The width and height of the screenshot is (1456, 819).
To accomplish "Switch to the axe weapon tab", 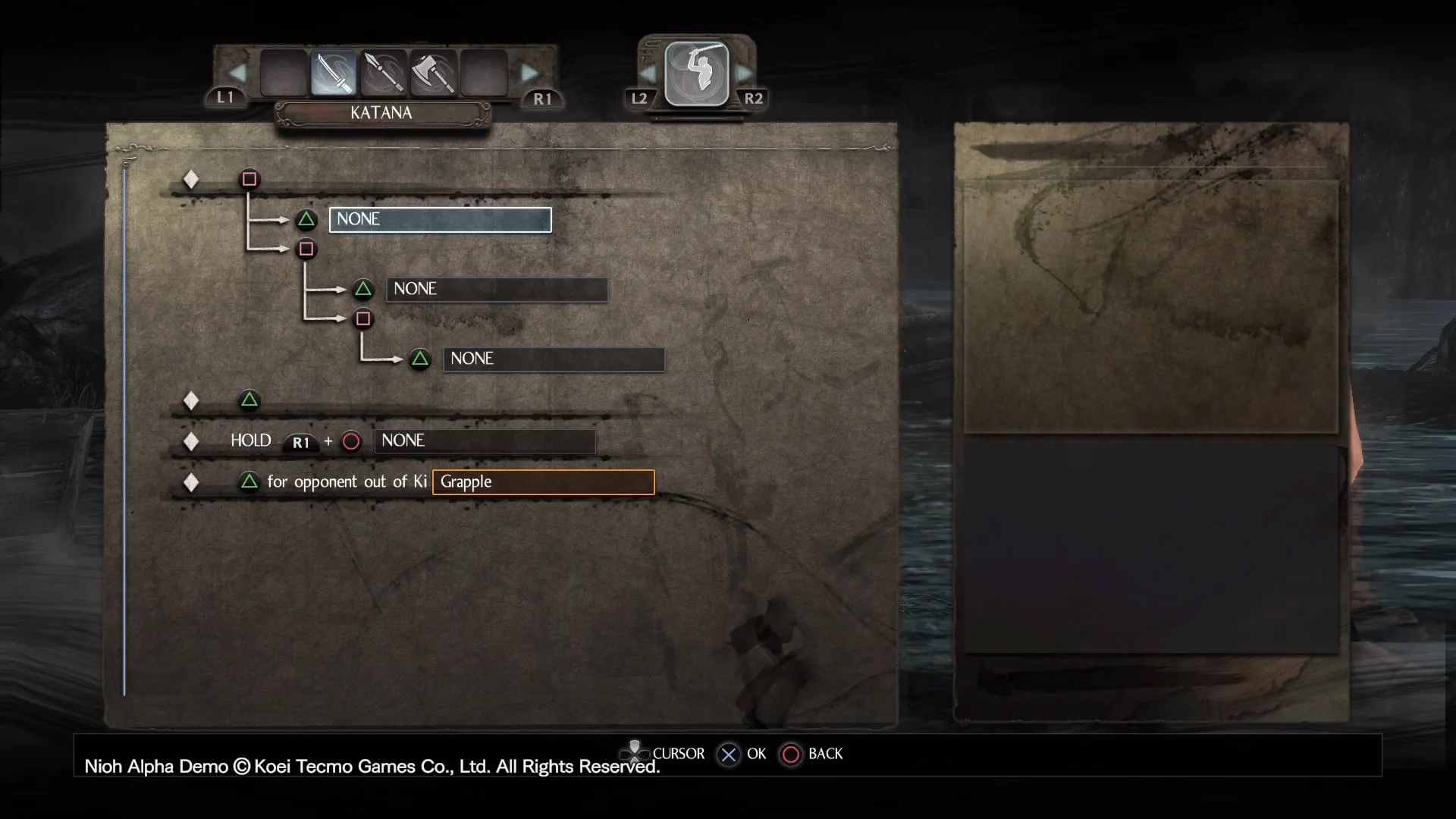I will 434,73.
